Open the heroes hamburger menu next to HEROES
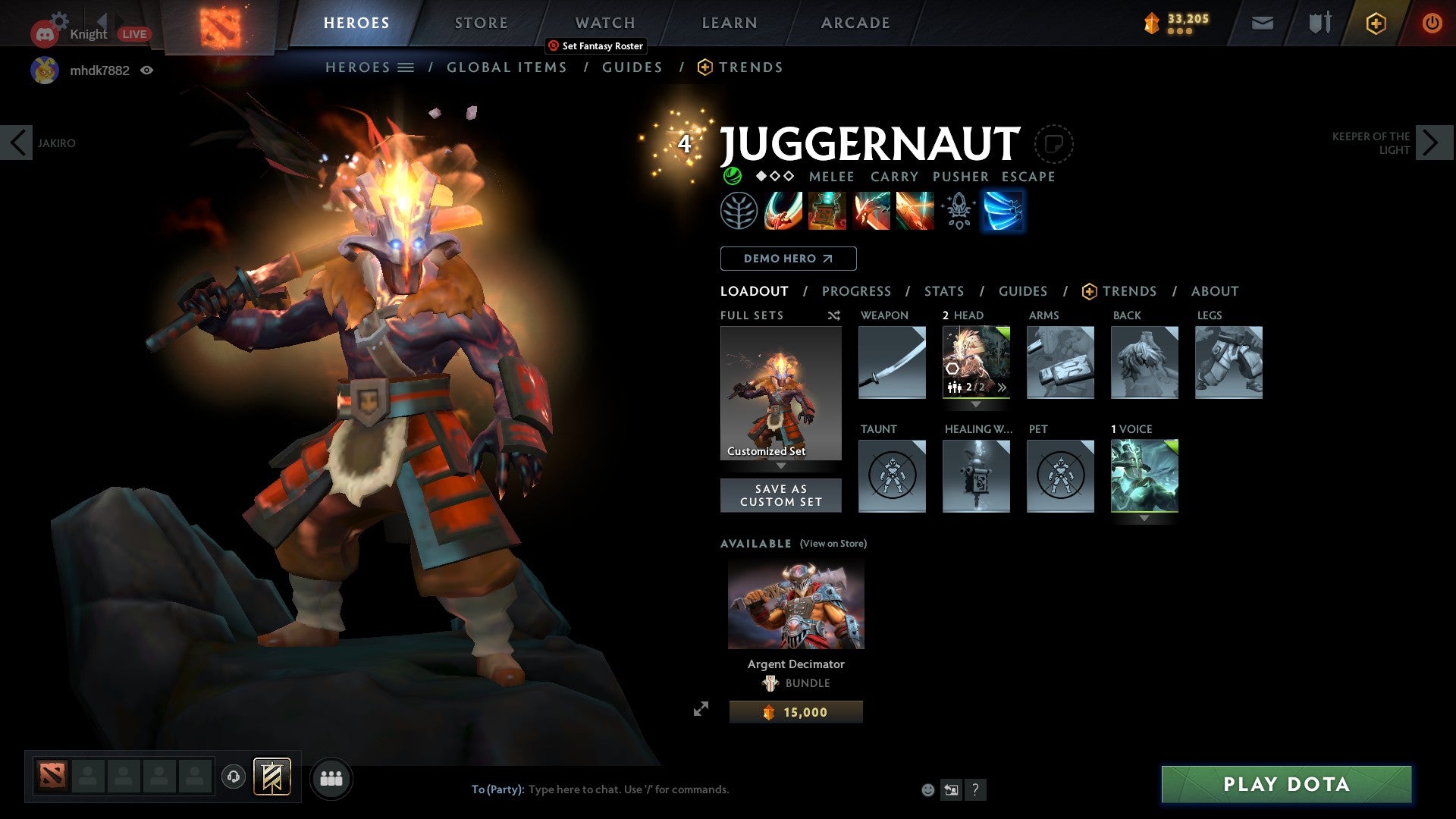This screenshot has width=1456, height=819. (x=404, y=67)
